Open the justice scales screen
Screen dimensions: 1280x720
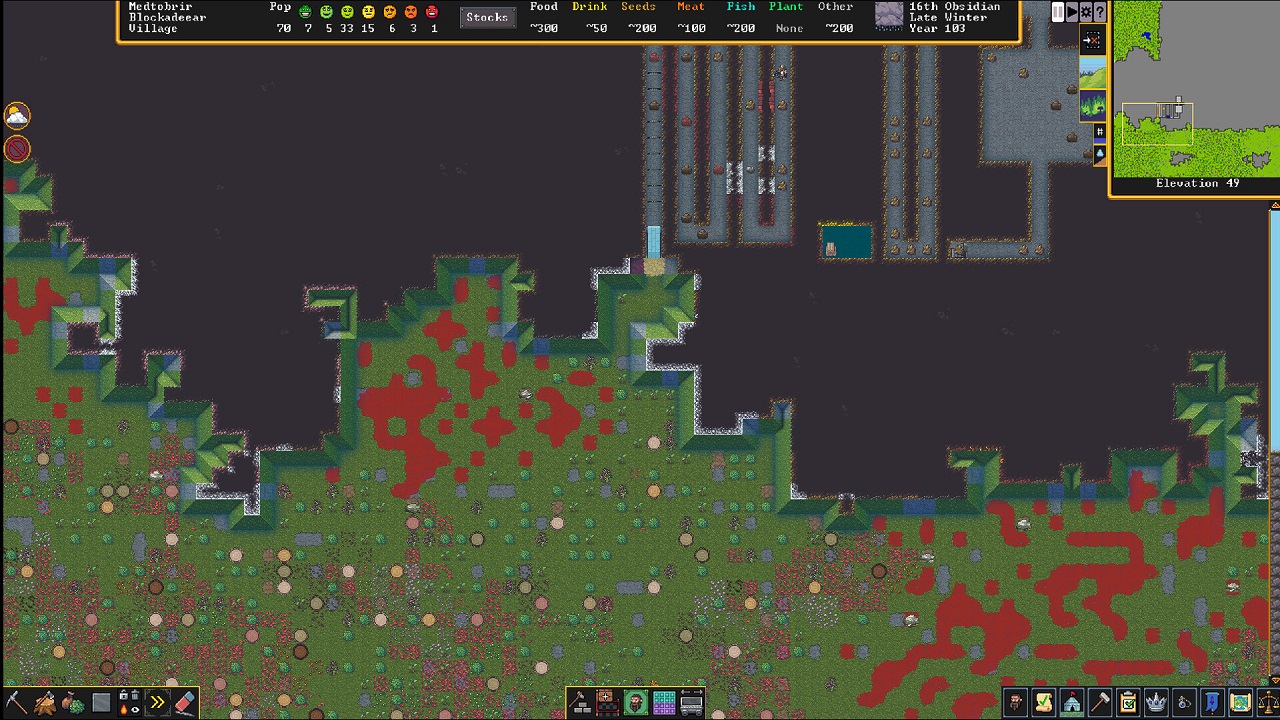pos(1268,702)
